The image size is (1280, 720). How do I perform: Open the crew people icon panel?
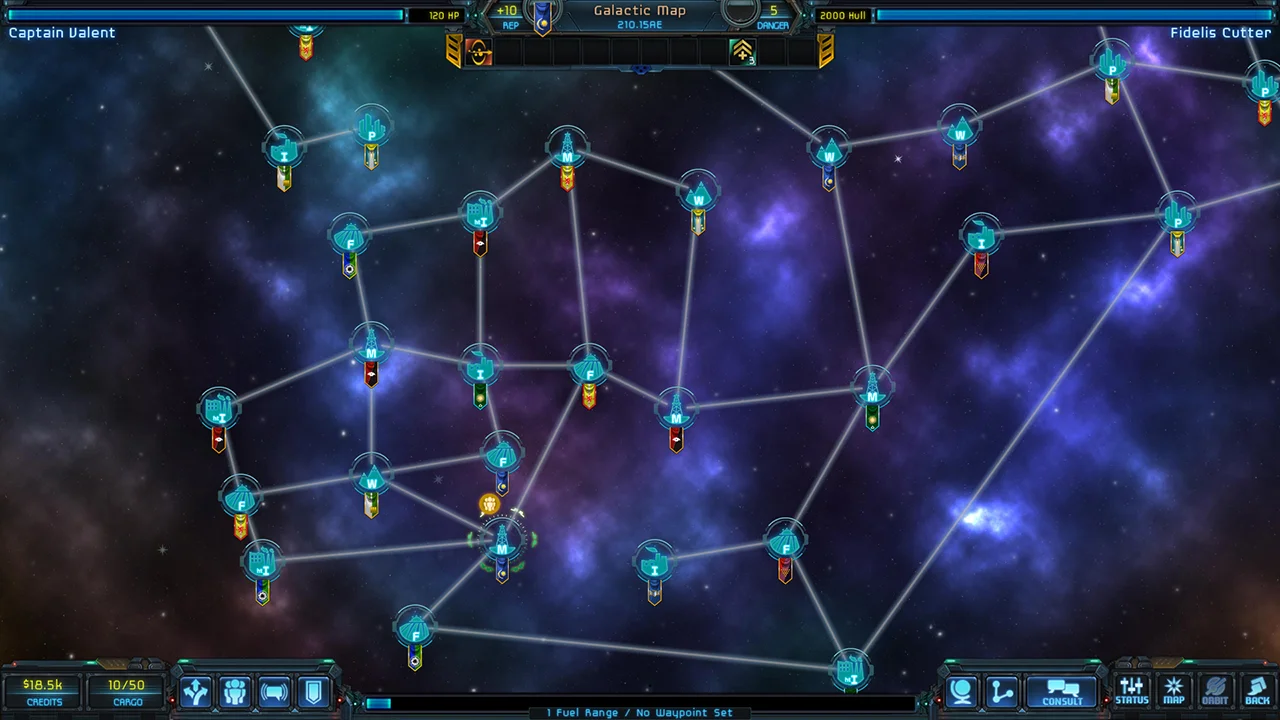tap(235, 692)
